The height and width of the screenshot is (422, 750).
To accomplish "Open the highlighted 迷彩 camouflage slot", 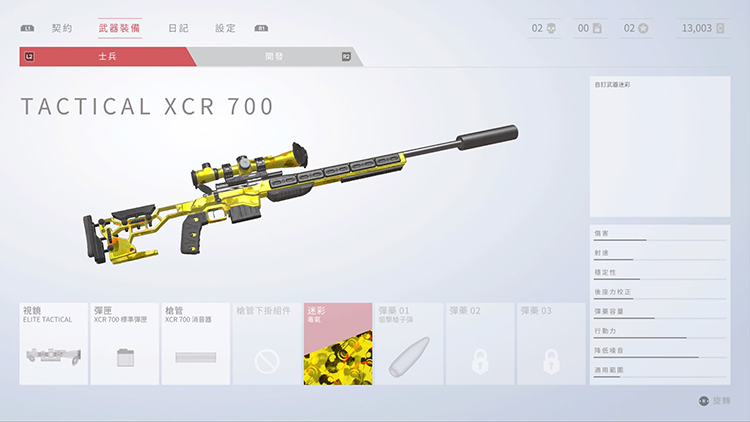I will [x=338, y=344].
